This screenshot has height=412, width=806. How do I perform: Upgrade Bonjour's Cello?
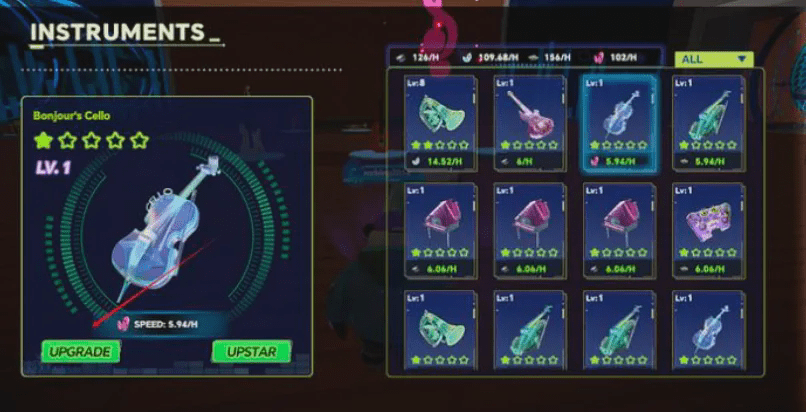79,351
